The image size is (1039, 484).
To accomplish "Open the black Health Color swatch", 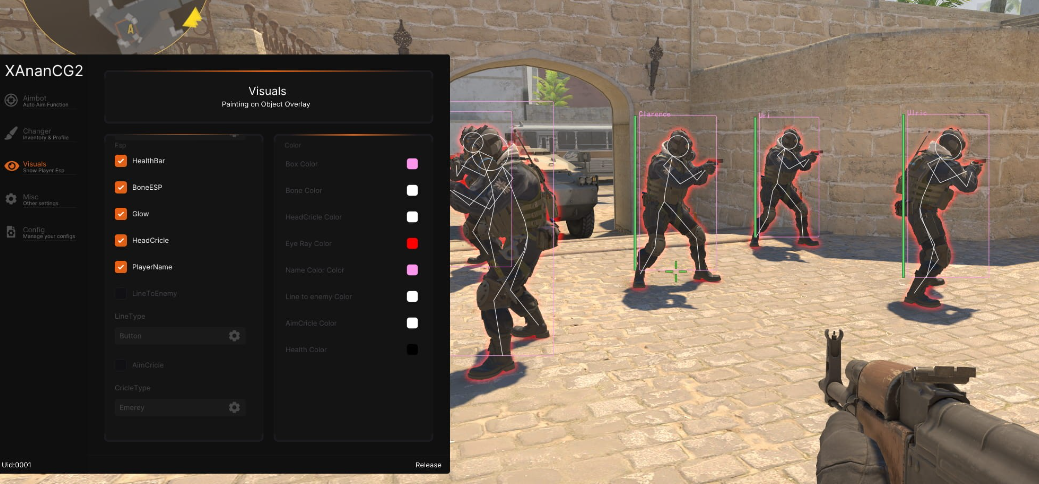I will click(412, 350).
